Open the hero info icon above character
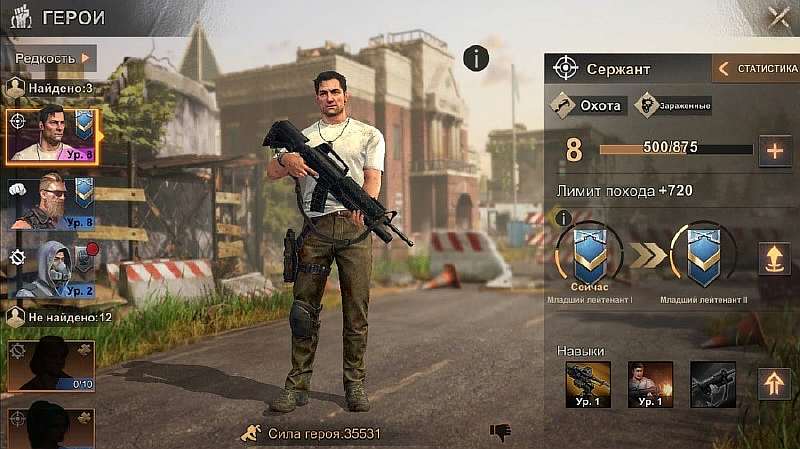 (x=476, y=59)
